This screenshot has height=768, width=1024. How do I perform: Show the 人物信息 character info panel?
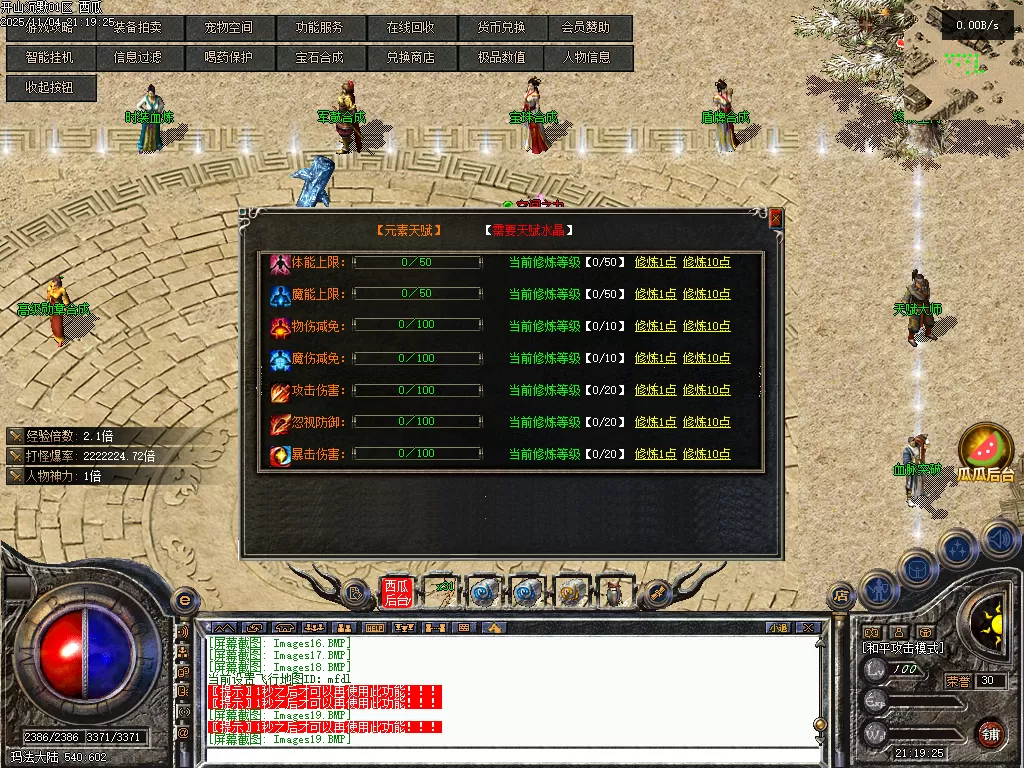(586, 58)
